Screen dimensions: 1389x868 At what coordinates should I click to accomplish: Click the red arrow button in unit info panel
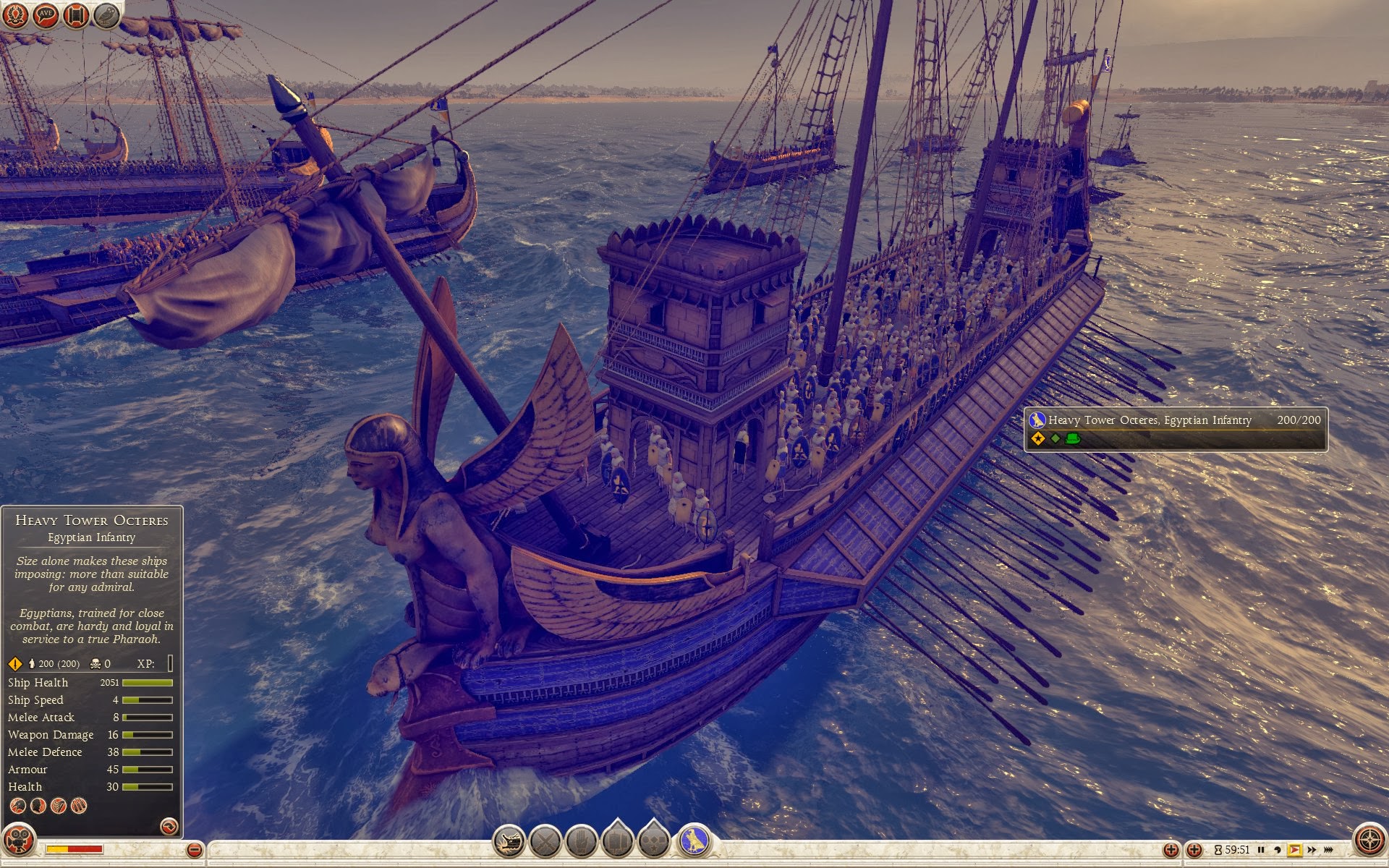(169, 826)
